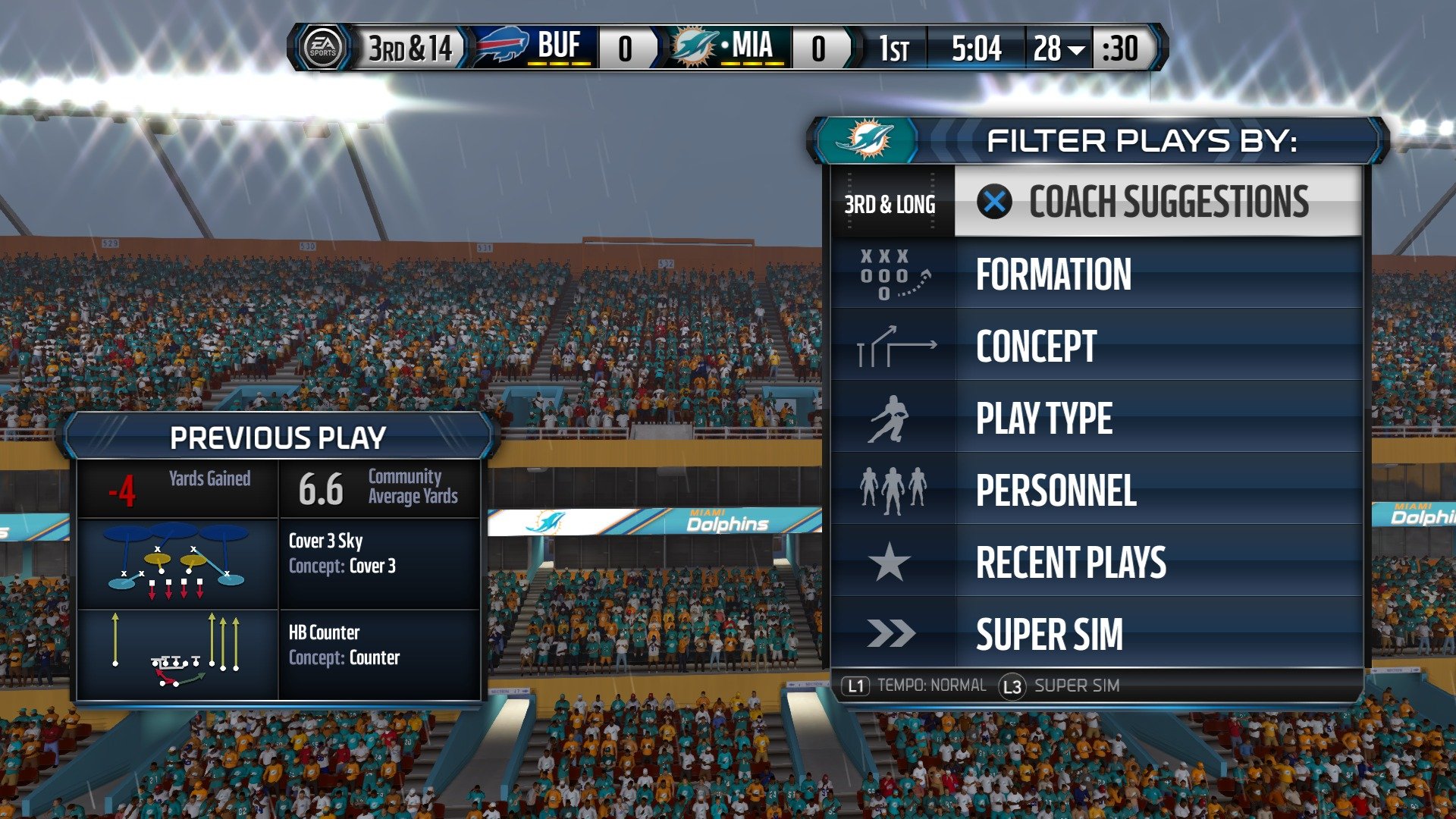This screenshot has width=1456, height=819.
Task: Click the Concept route-tree icon
Action: 893,347
